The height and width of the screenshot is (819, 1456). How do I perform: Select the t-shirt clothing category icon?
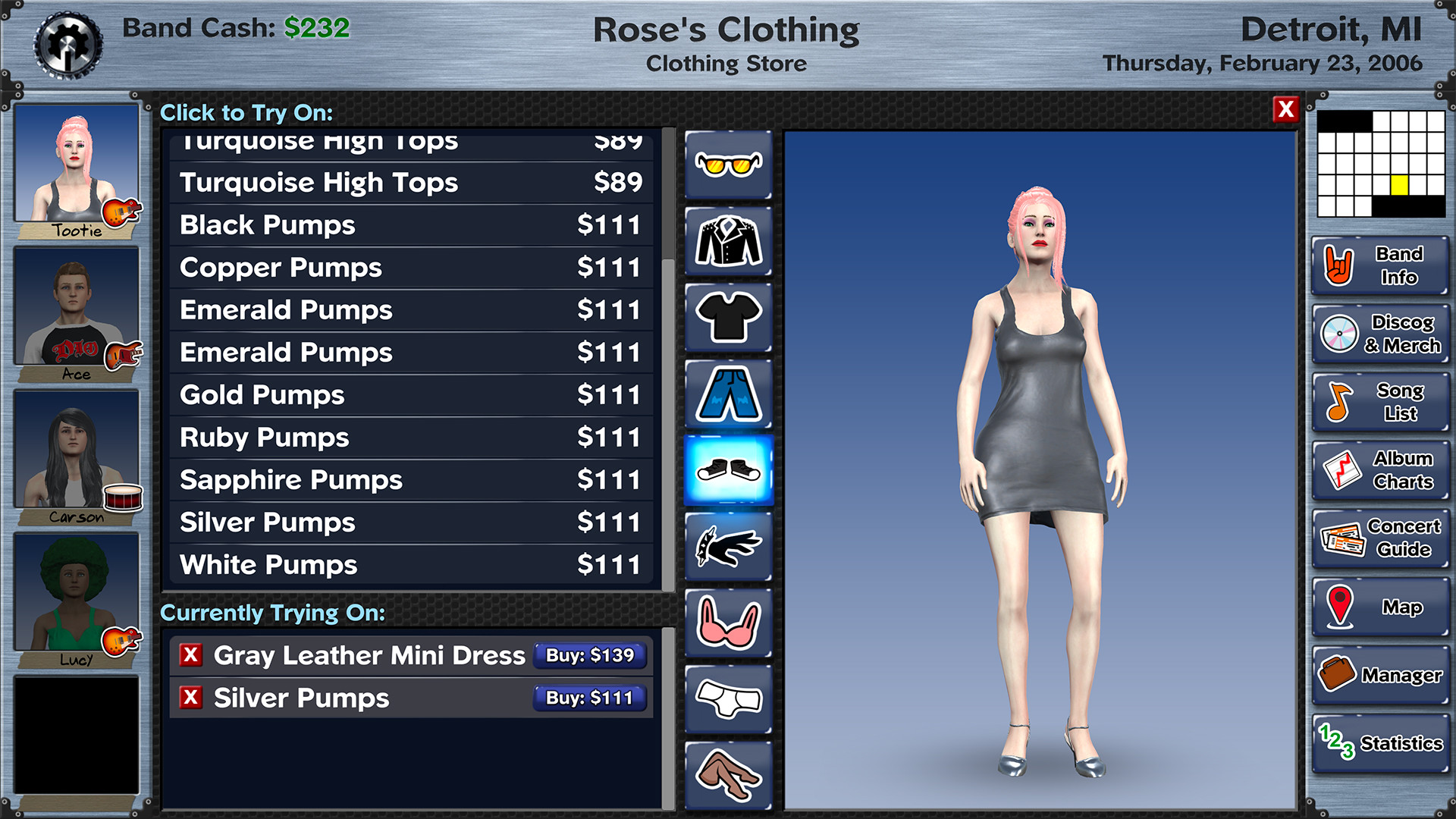coord(727,316)
